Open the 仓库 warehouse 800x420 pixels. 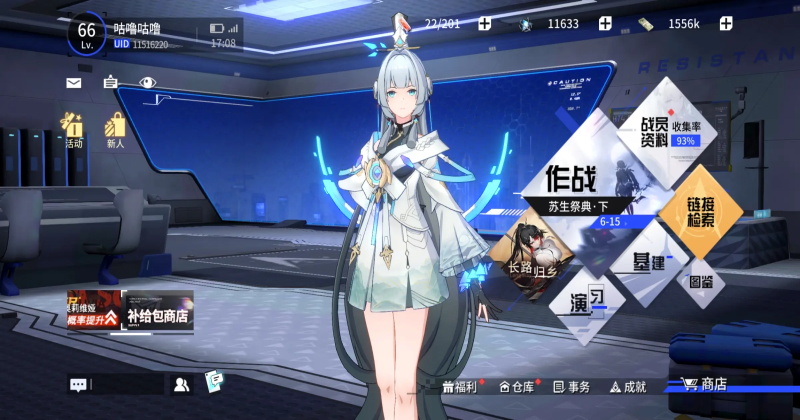coord(517,386)
